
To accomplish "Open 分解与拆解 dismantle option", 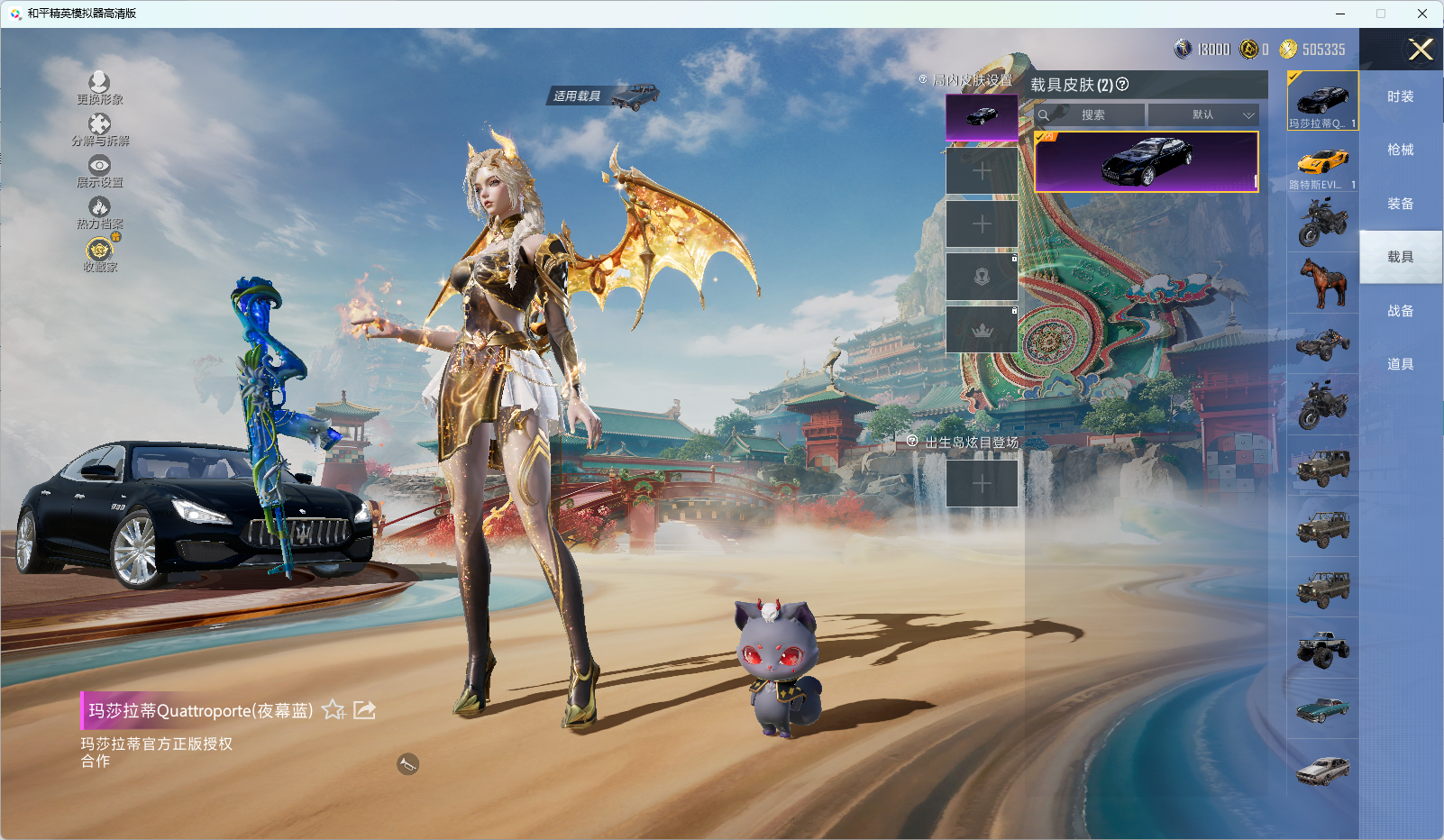I will (99, 125).
